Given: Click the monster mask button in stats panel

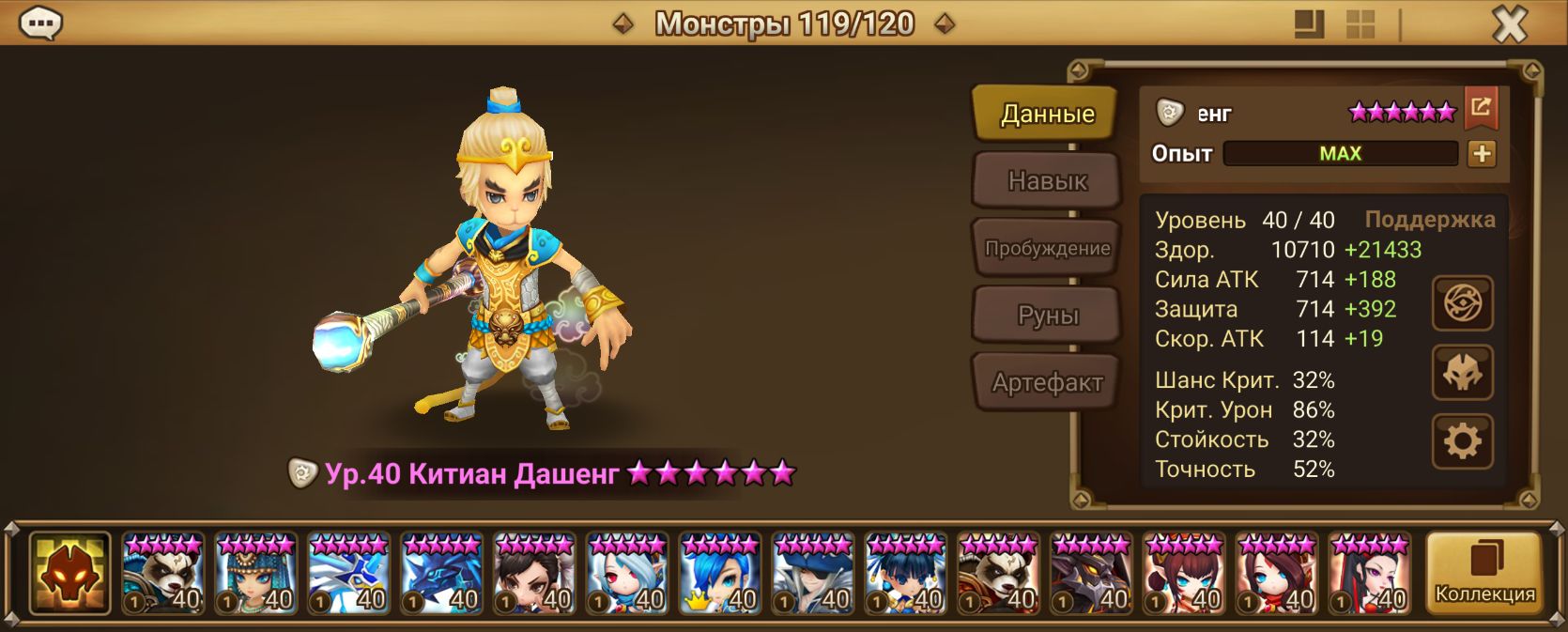Looking at the screenshot, I should point(1462,373).
